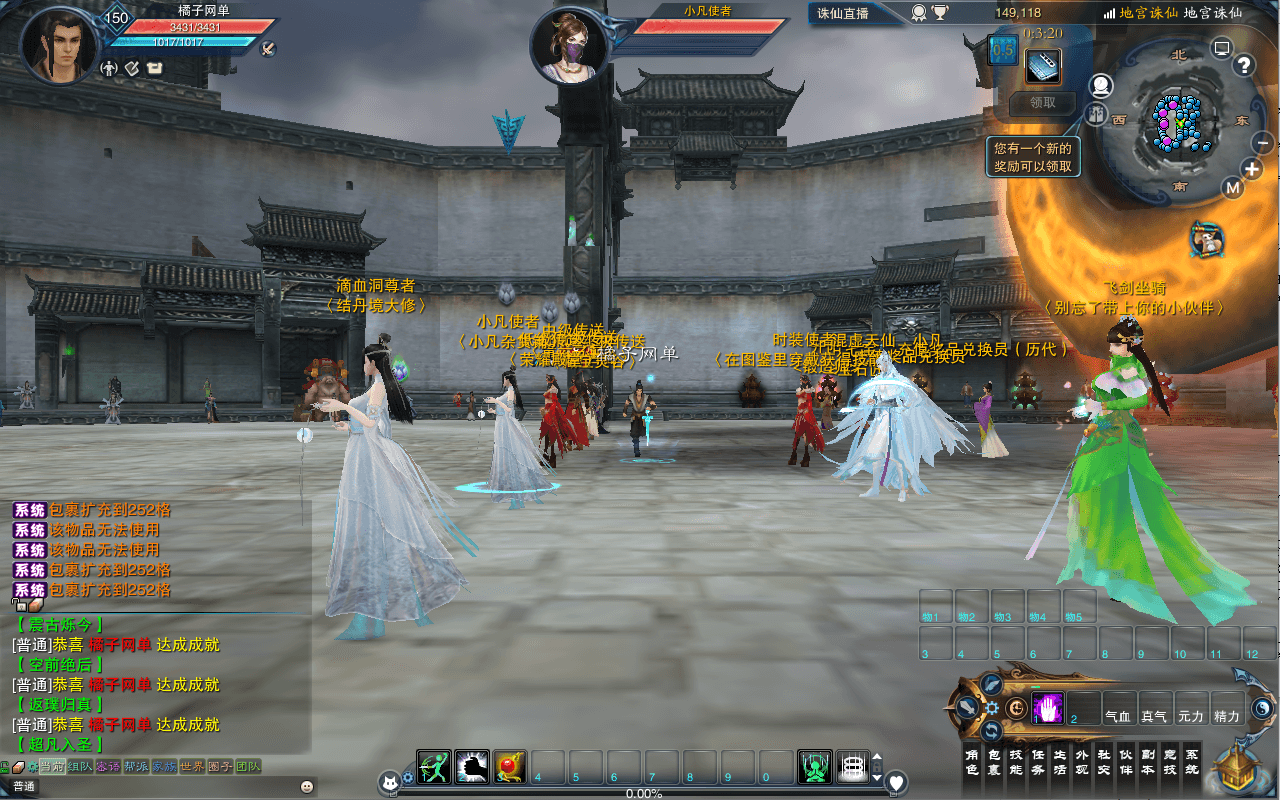Open the chat emoji picker

point(306,786)
